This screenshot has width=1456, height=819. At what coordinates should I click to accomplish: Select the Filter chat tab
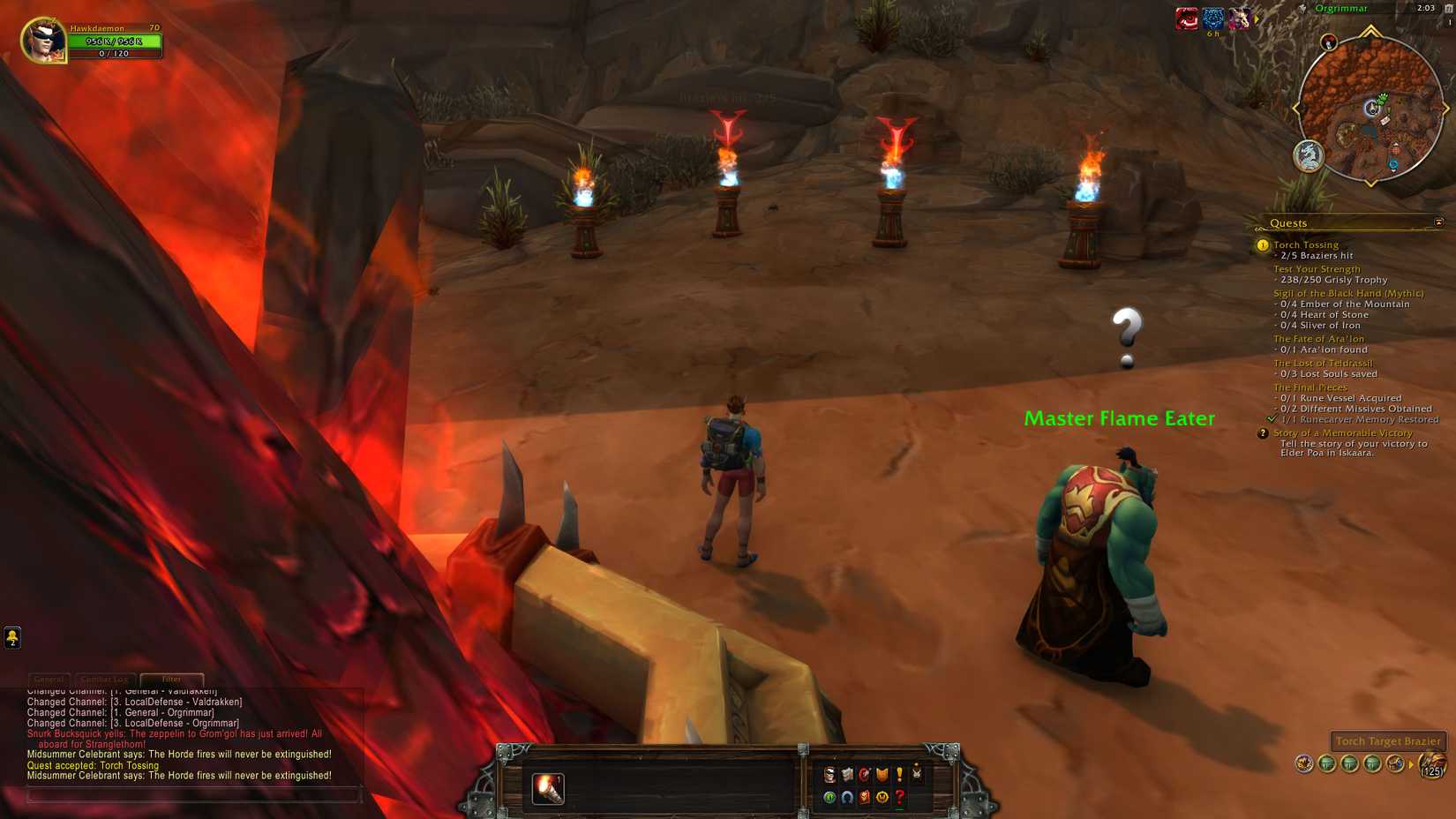click(173, 679)
